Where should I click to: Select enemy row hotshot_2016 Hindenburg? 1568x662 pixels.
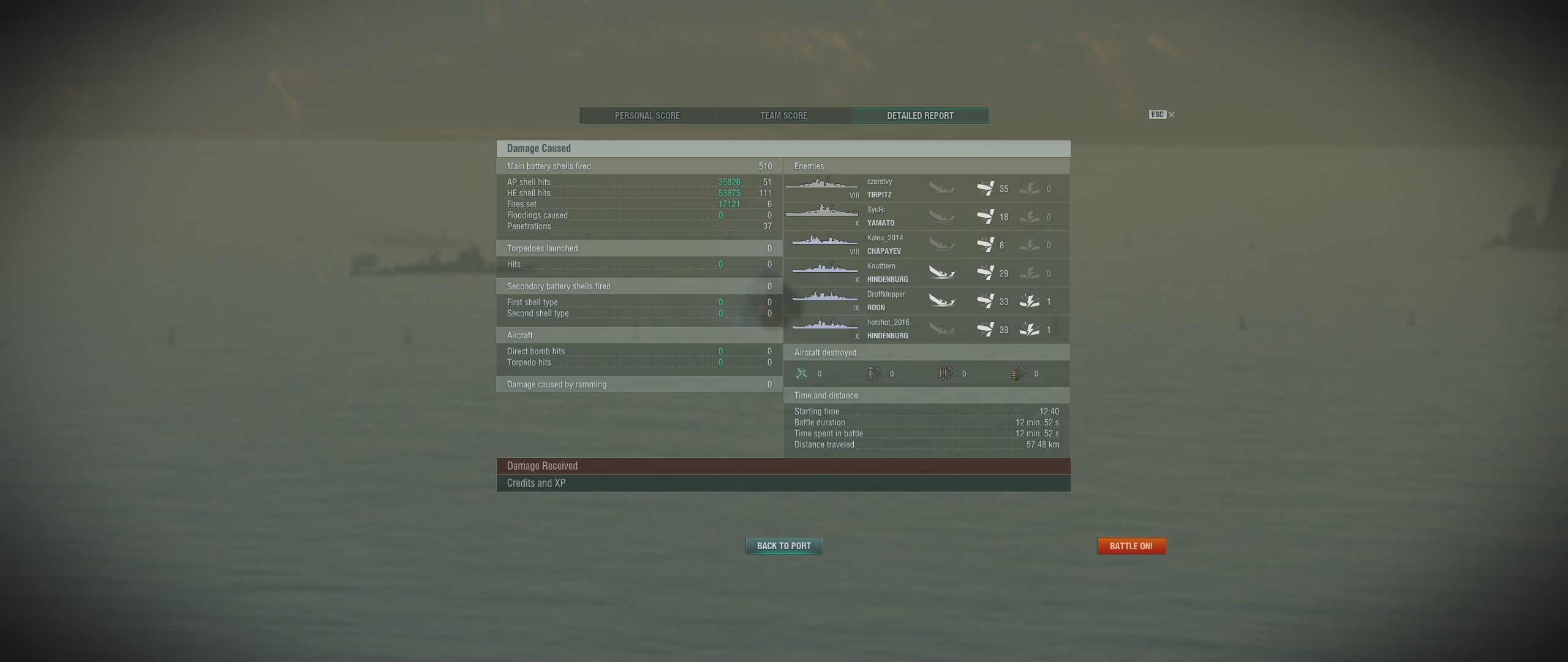926,330
